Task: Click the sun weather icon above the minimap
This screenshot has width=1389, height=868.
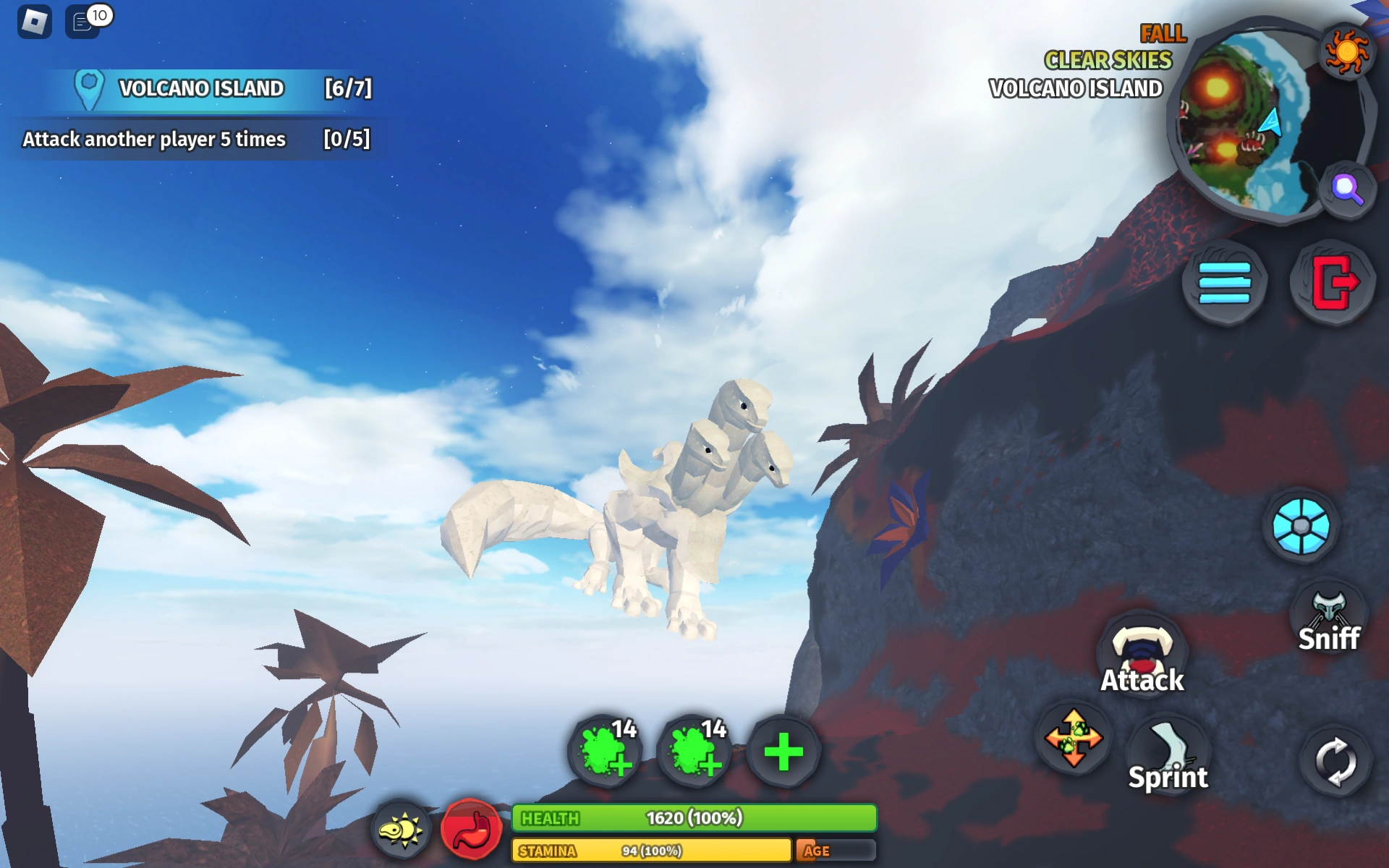Action: coord(1346,51)
